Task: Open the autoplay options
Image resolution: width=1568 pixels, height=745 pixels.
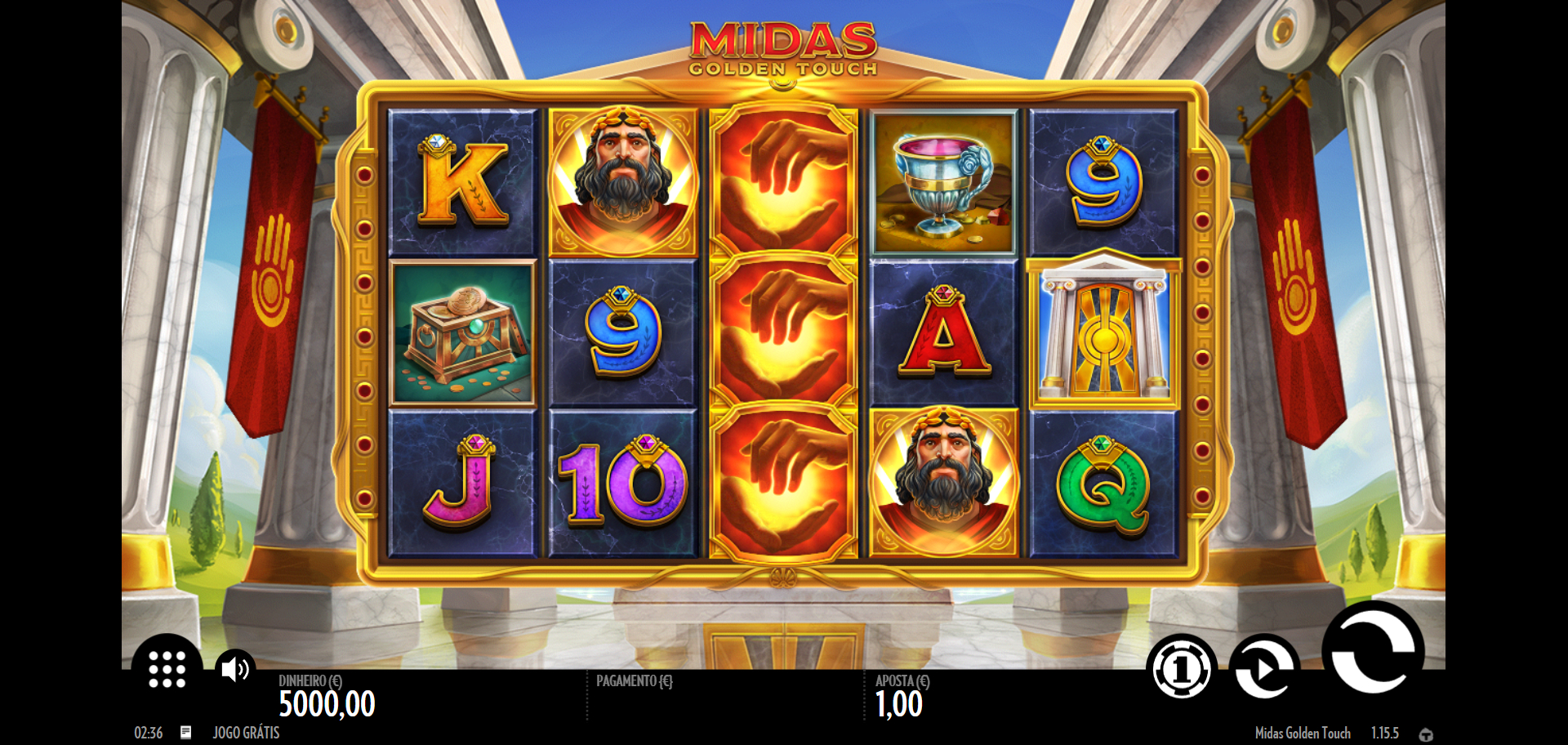Action: coord(1263,668)
